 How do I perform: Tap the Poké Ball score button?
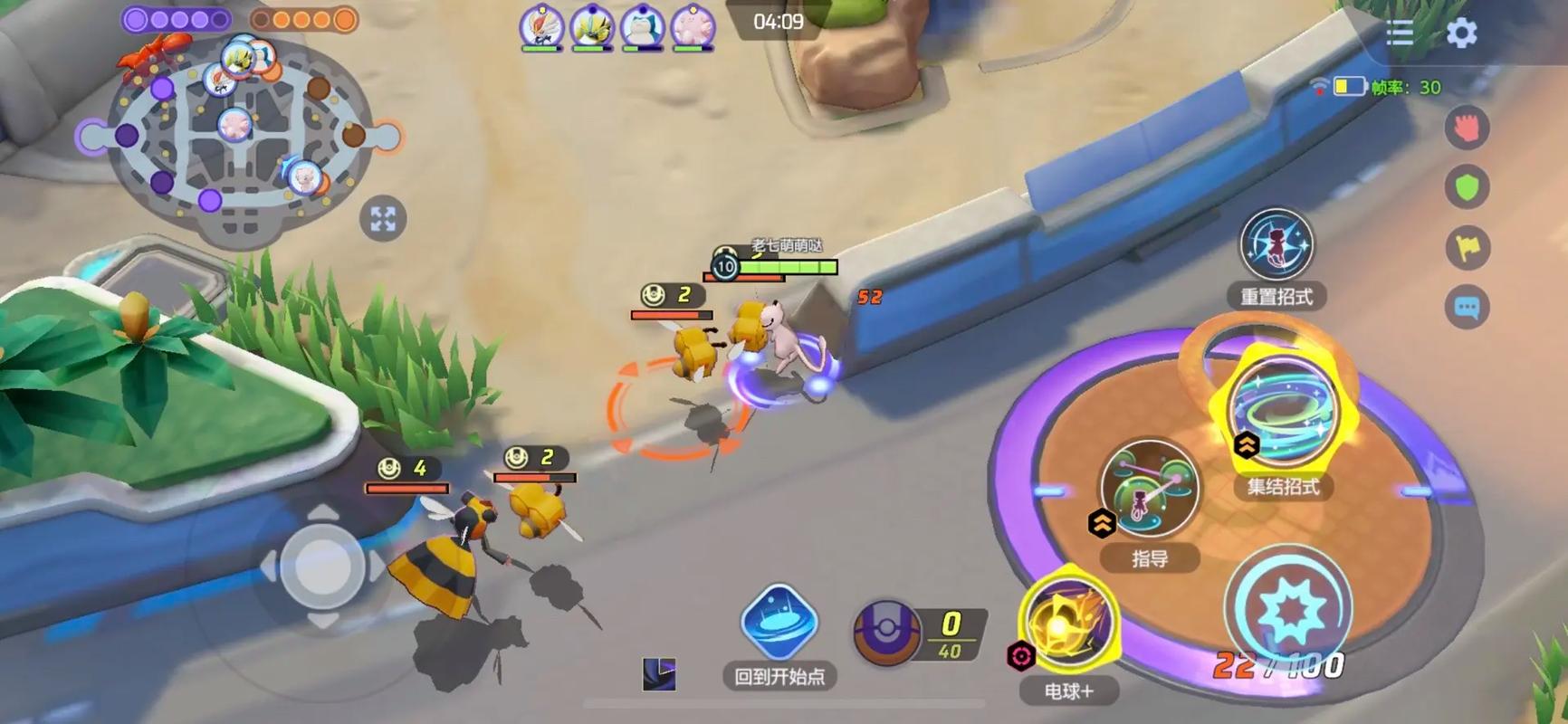point(887,631)
